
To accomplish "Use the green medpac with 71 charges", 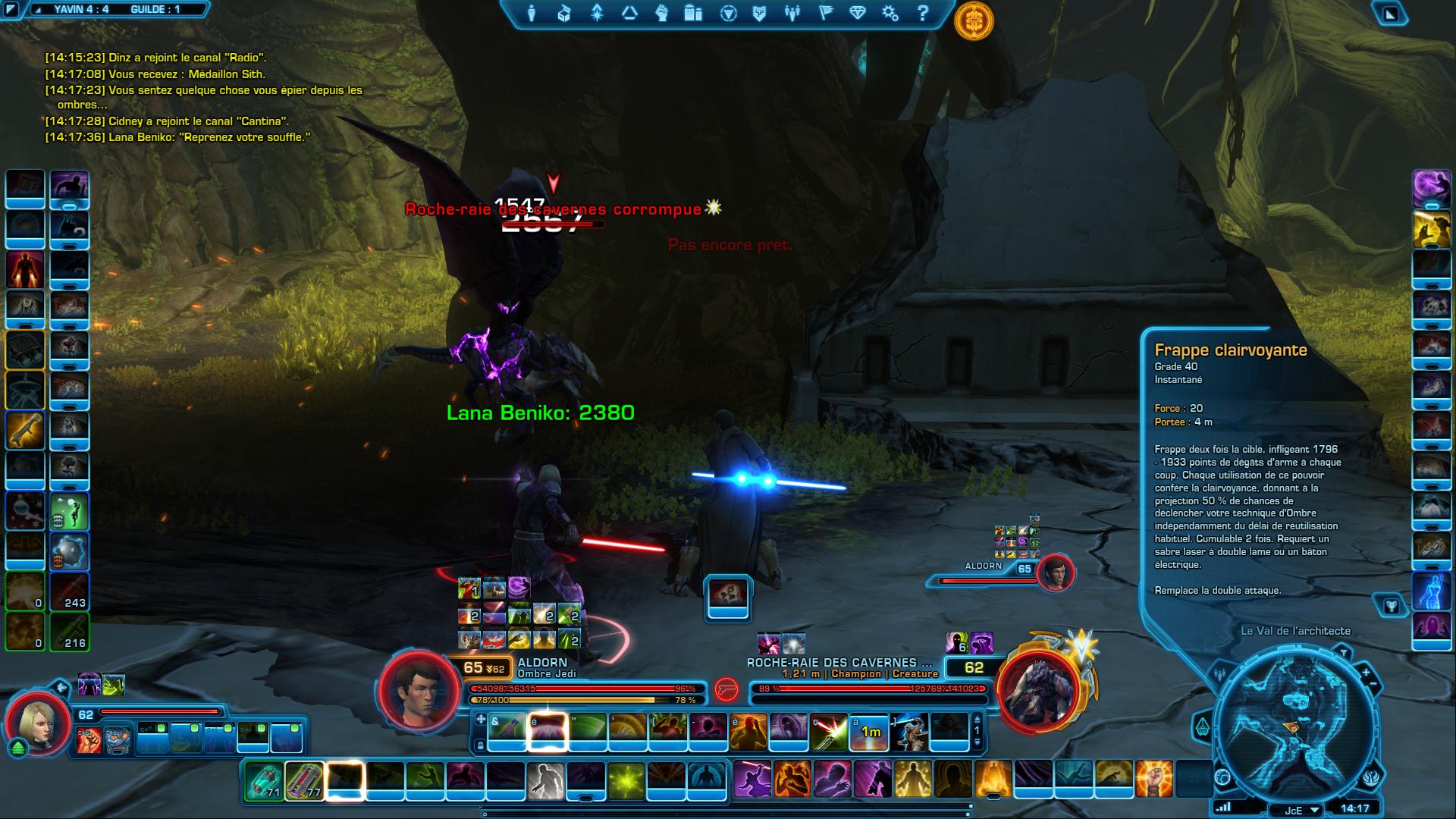I will tap(265, 781).
